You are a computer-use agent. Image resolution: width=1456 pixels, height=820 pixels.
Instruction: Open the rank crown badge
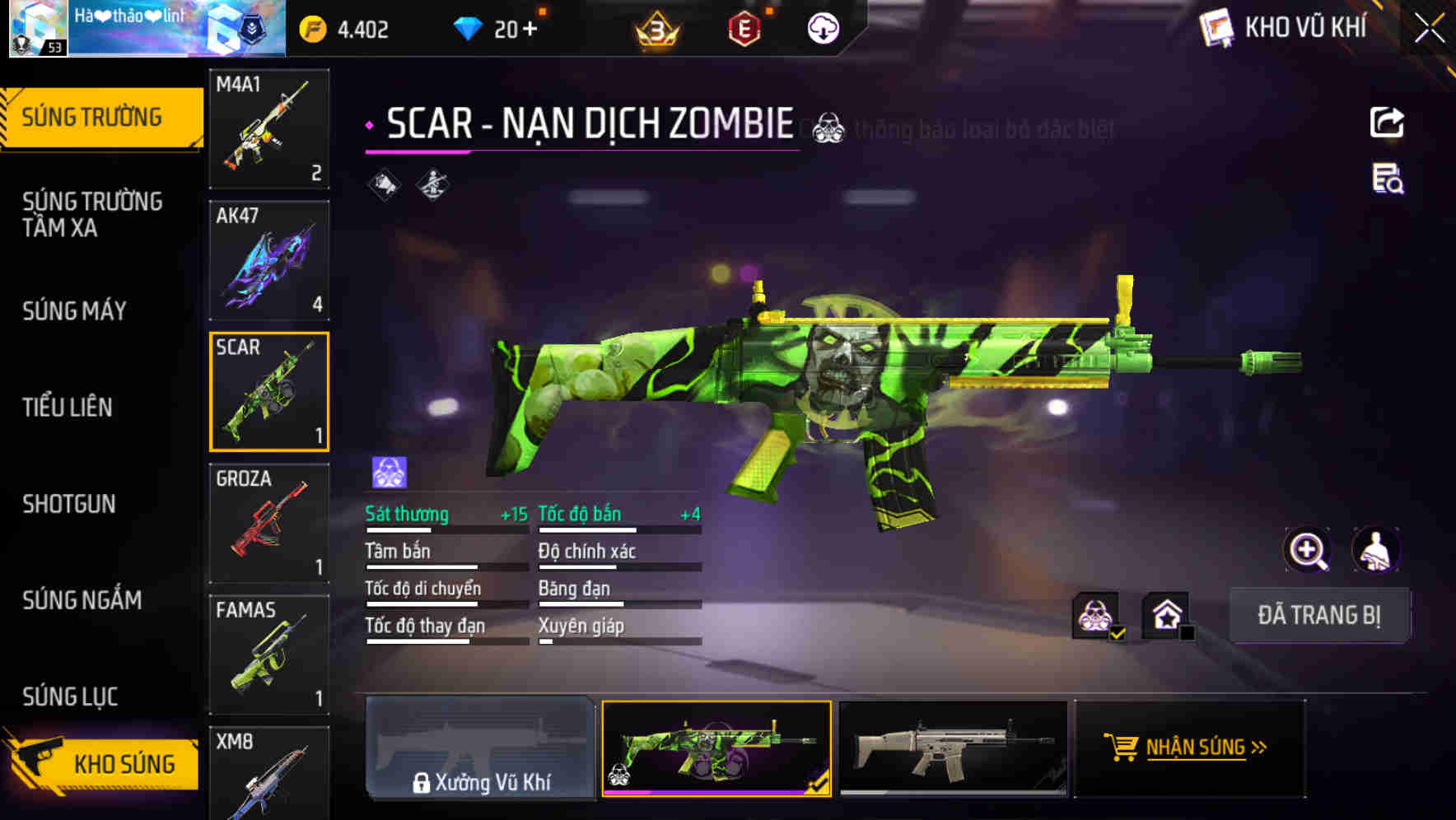[659, 27]
